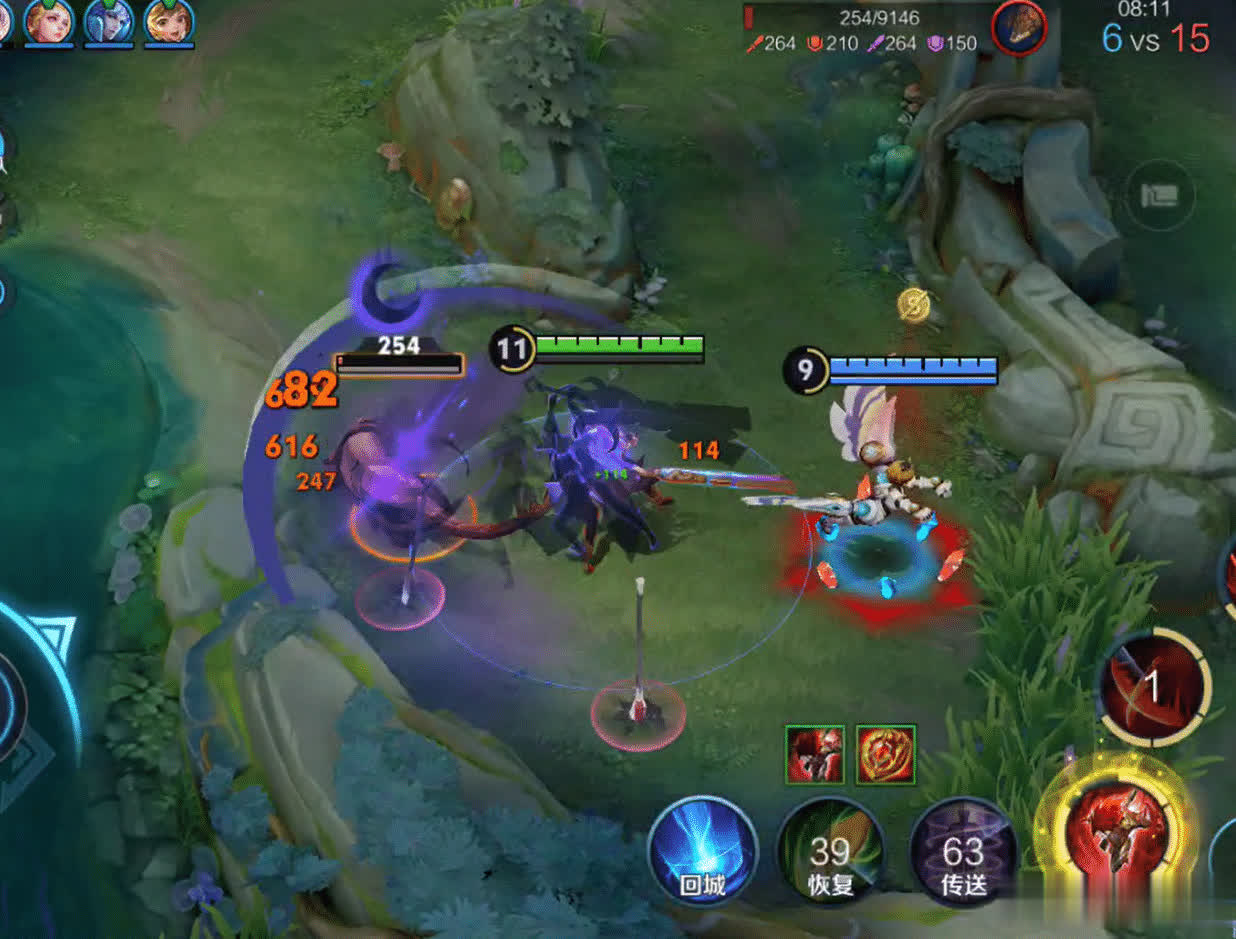Select the blonde teammate portrait
This screenshot has width=1236, height=939.
pyautogui.click(x=49, y=22)
